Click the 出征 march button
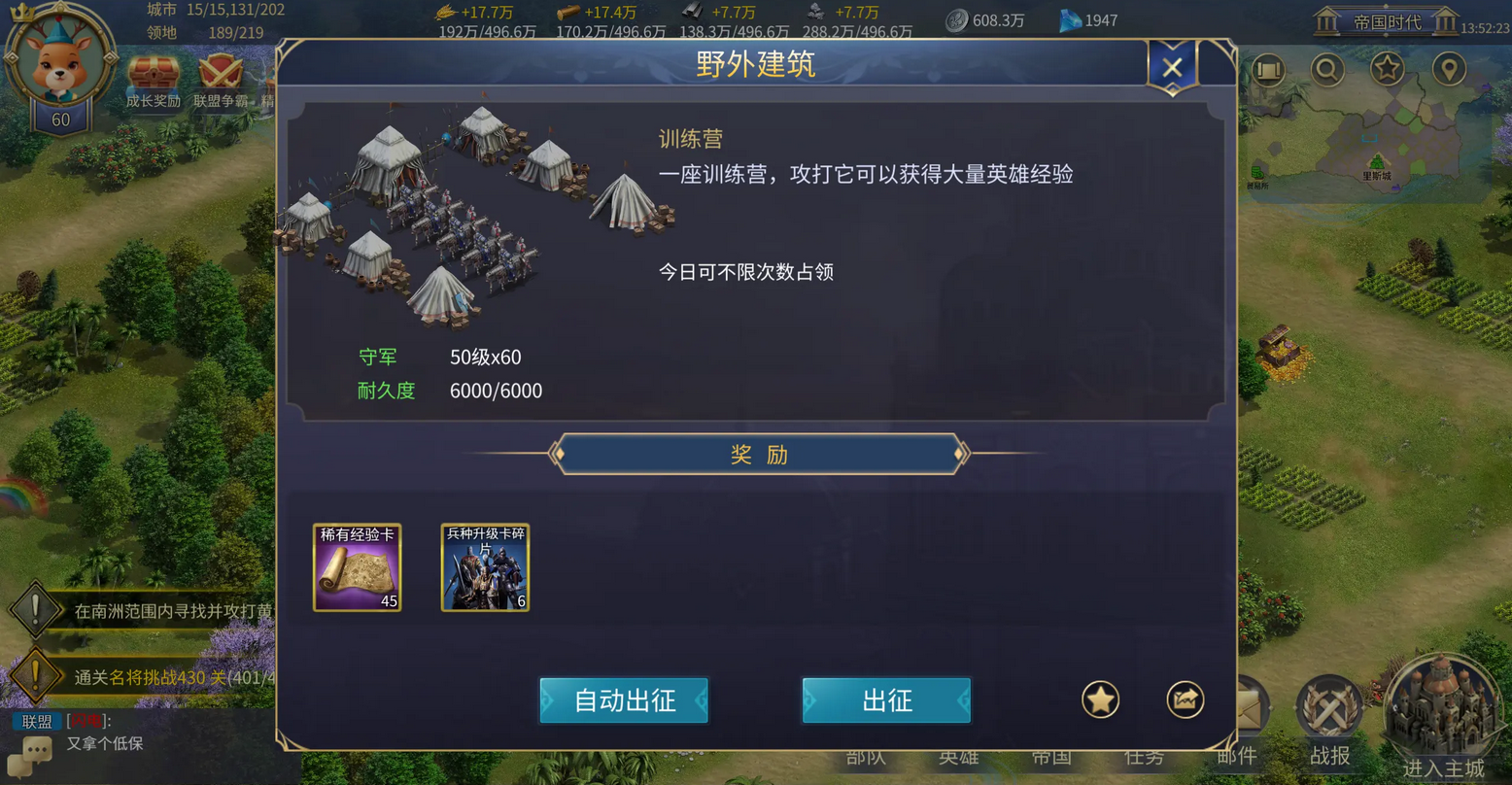 885,700
